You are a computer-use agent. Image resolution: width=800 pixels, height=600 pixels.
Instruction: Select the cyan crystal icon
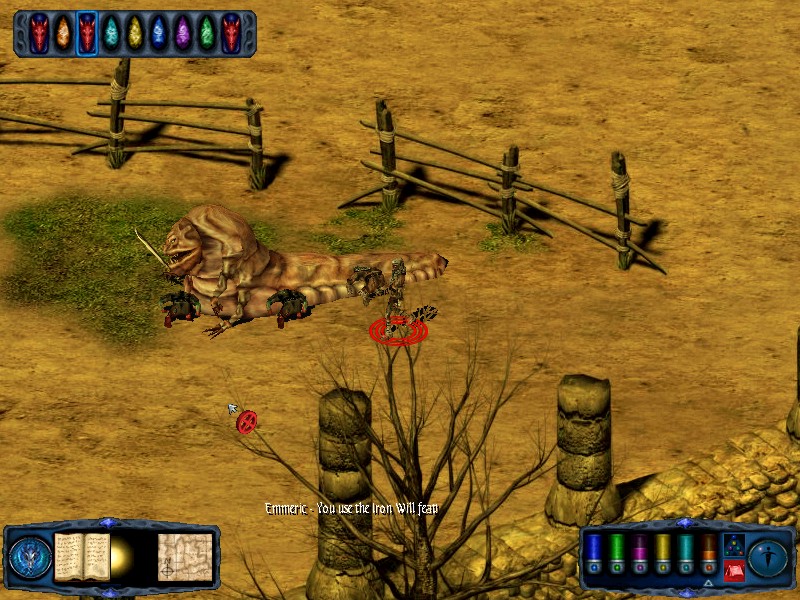click(x=111, y=33)
